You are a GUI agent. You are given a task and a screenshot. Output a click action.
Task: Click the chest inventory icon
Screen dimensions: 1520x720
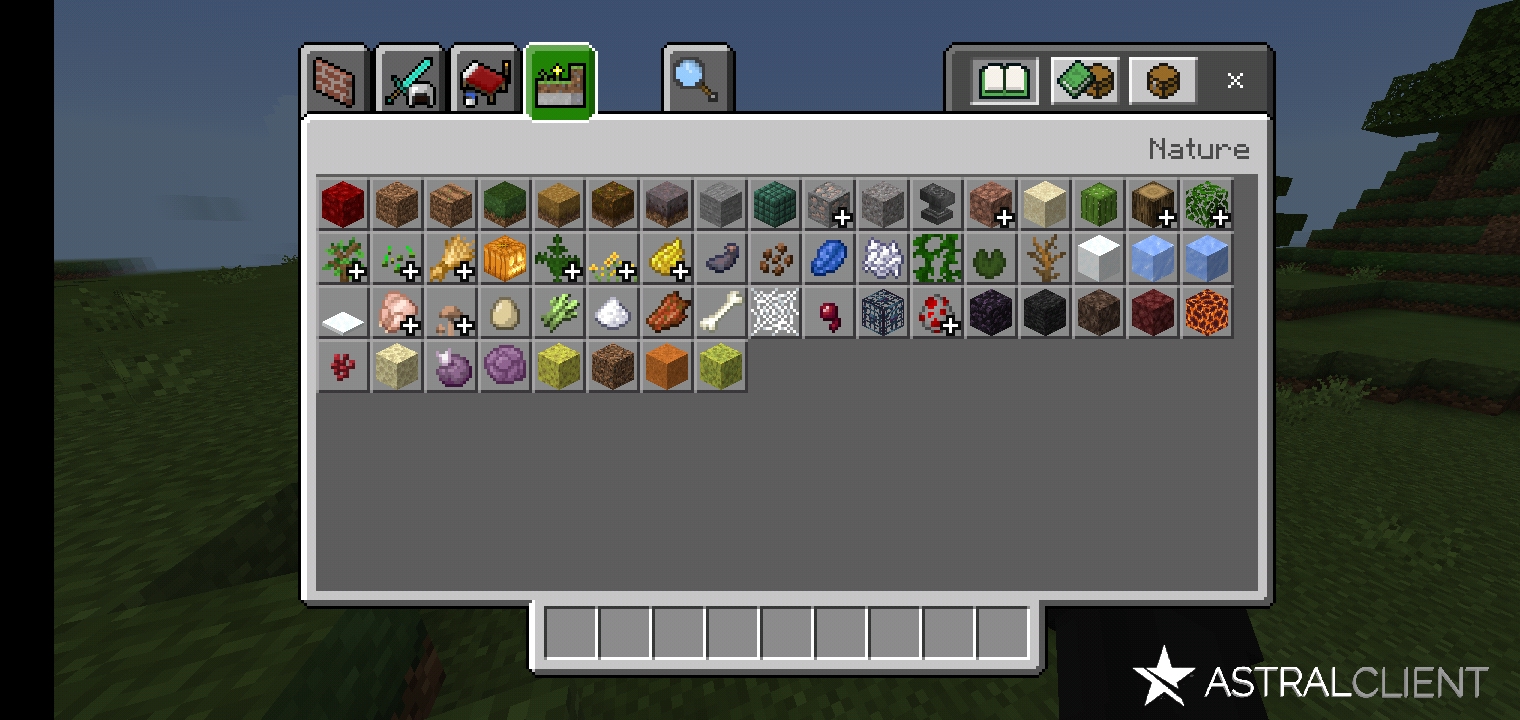point(1161,80)
